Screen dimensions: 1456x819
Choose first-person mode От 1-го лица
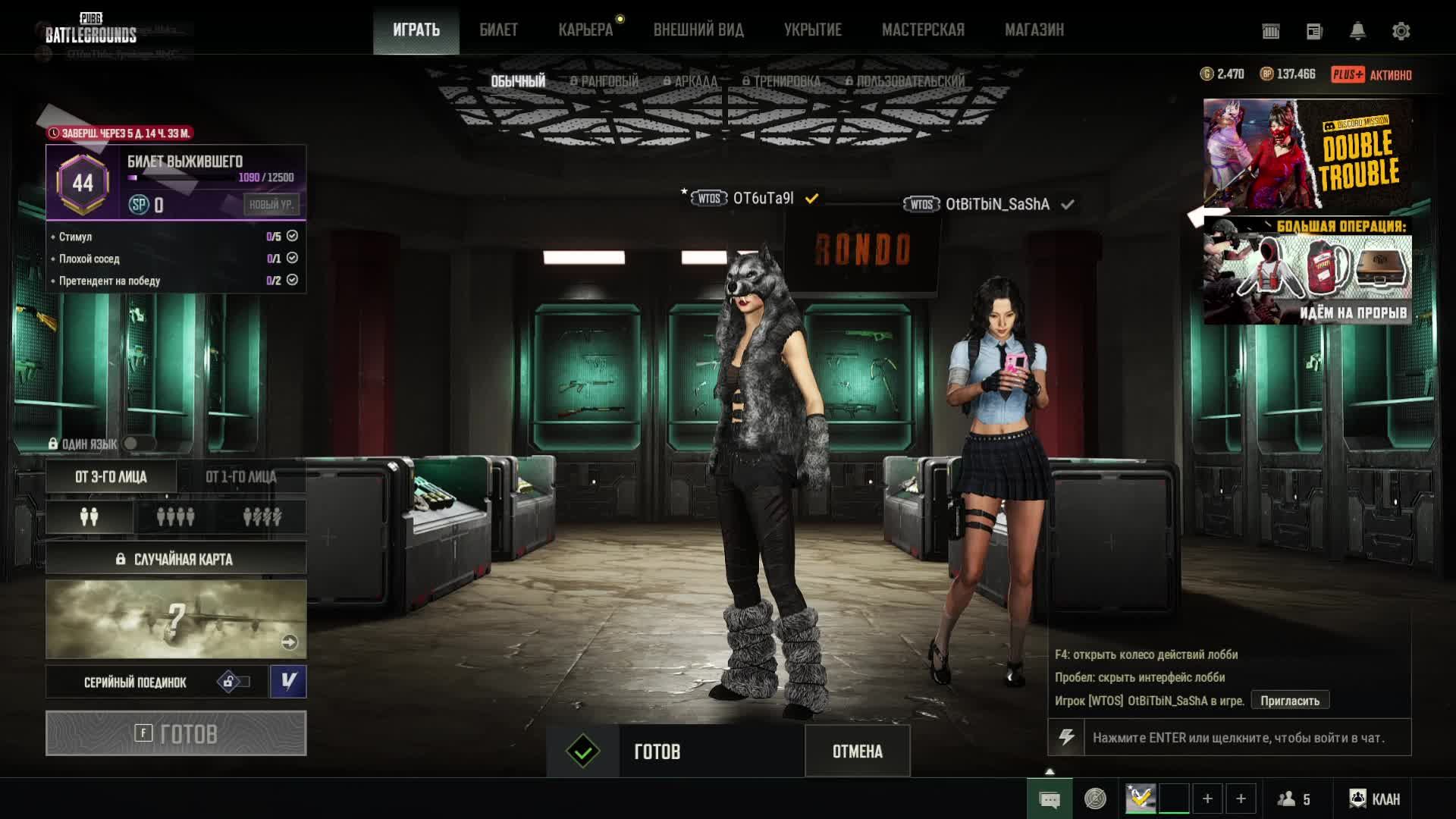[241, 477]
